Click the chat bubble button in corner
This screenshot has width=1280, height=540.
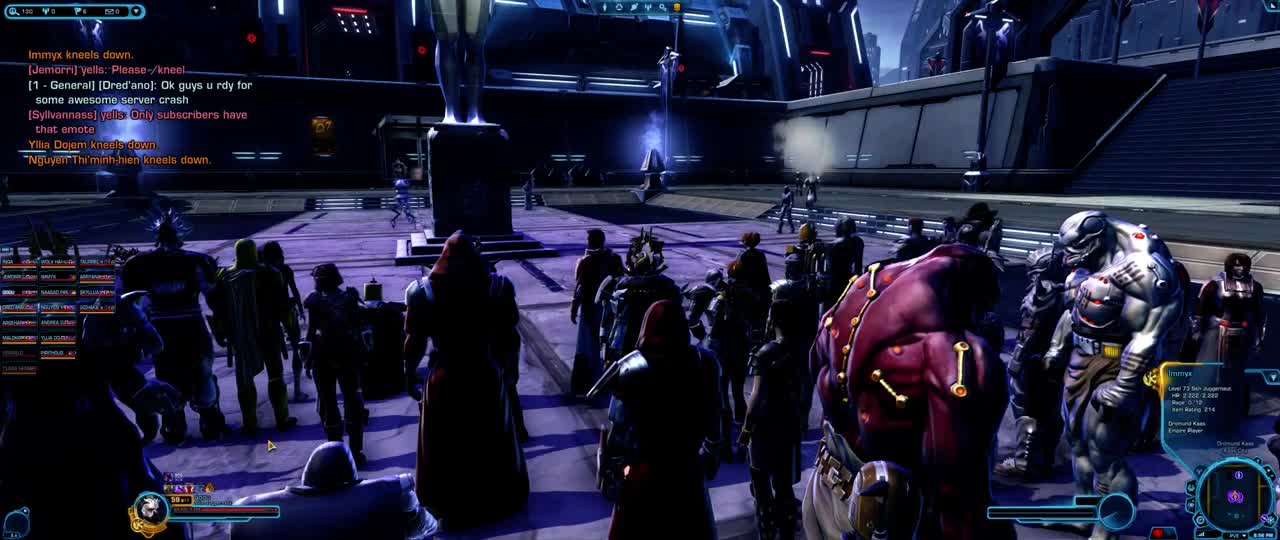point(14,520)
